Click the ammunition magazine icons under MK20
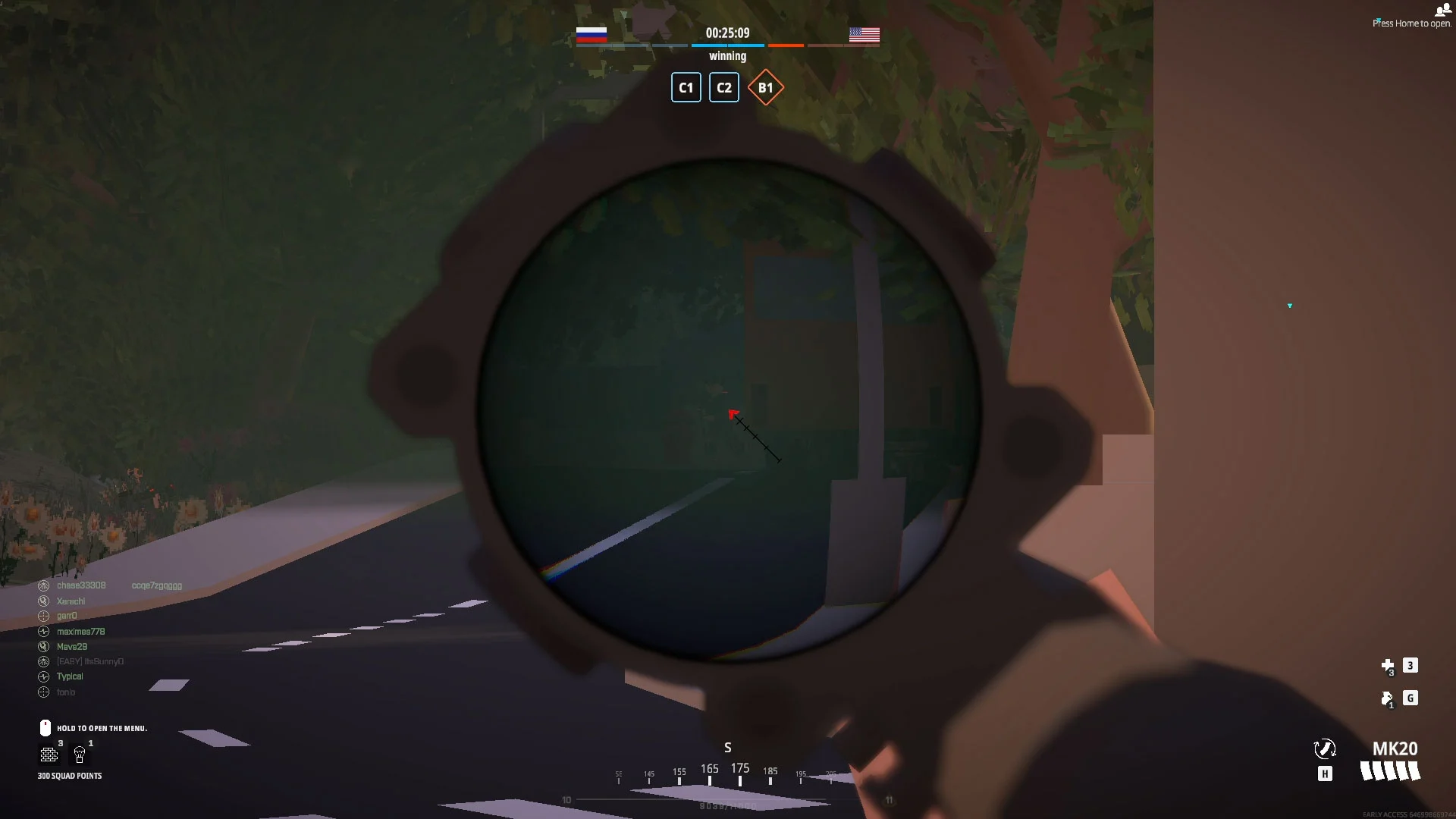 tap(1390, 771)
